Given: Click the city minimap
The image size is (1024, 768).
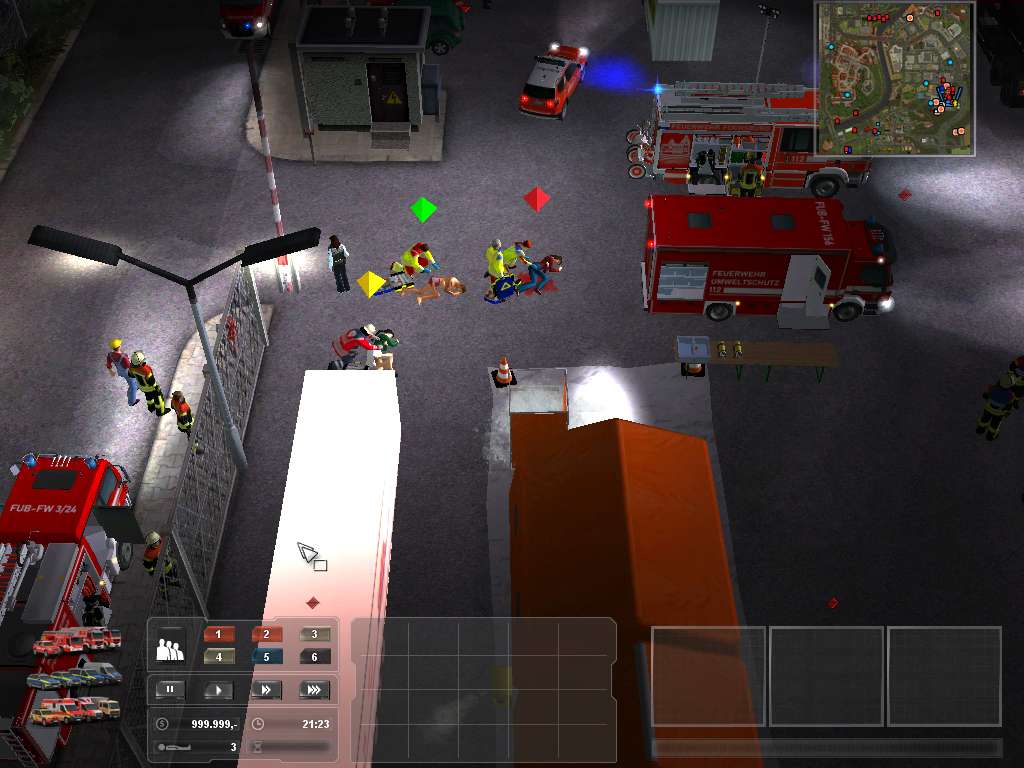Looking at the screenshot, I should coord(895,78).
